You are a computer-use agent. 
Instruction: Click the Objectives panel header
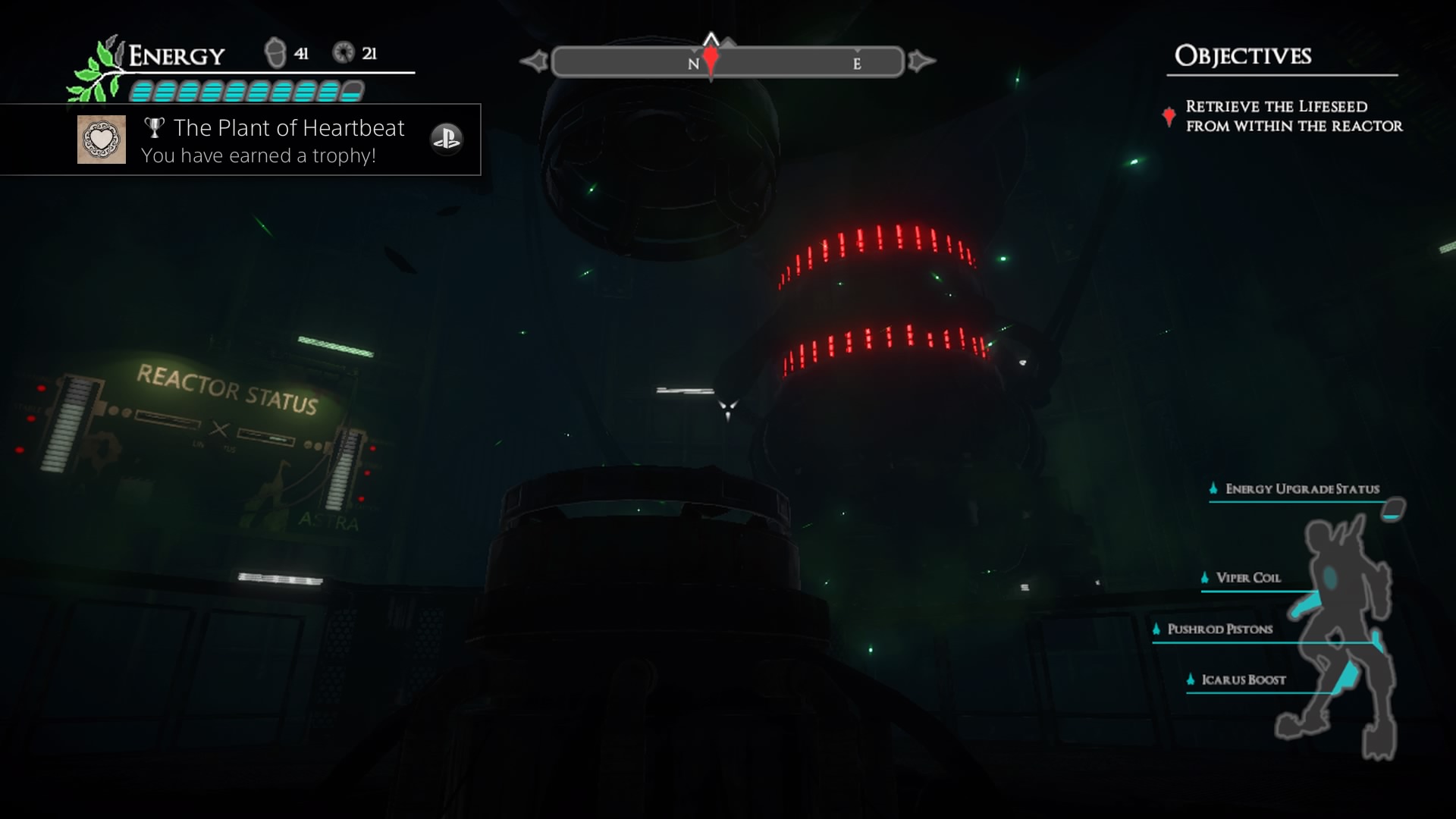coord(1242,56)
